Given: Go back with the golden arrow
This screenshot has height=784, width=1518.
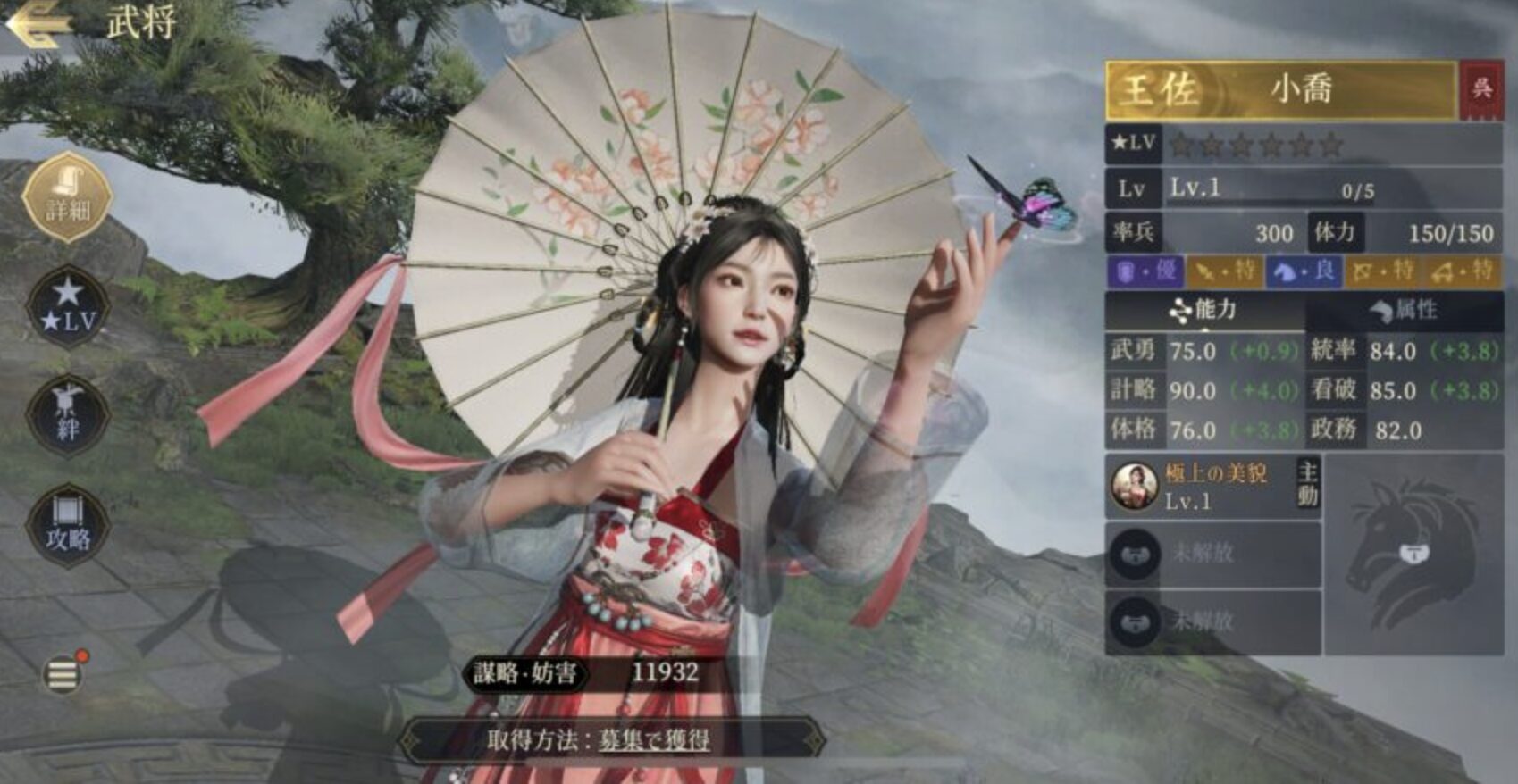Looking at the screenshot, I should pos(38,24).
